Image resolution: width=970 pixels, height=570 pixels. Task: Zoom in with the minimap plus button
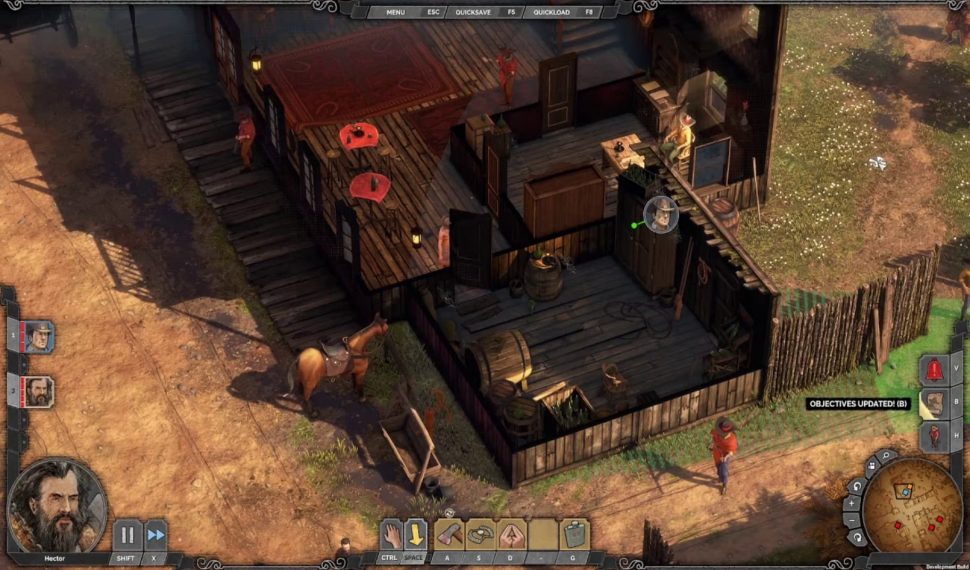click(x=851, y=503)
